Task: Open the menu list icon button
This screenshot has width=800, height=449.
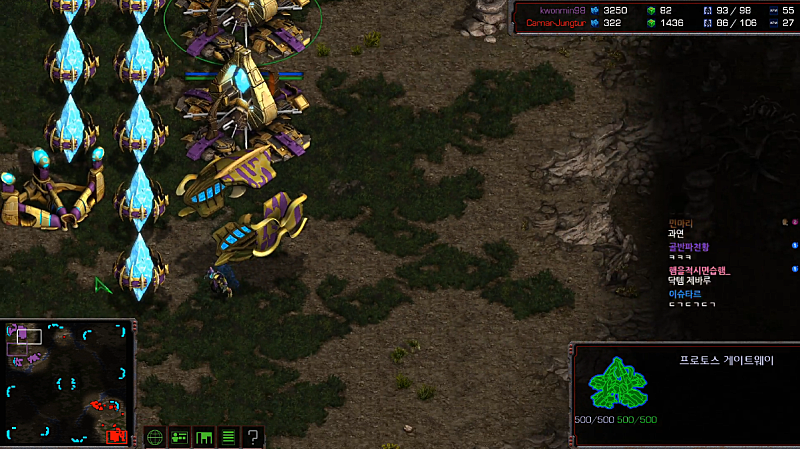Action: [228, 437]
